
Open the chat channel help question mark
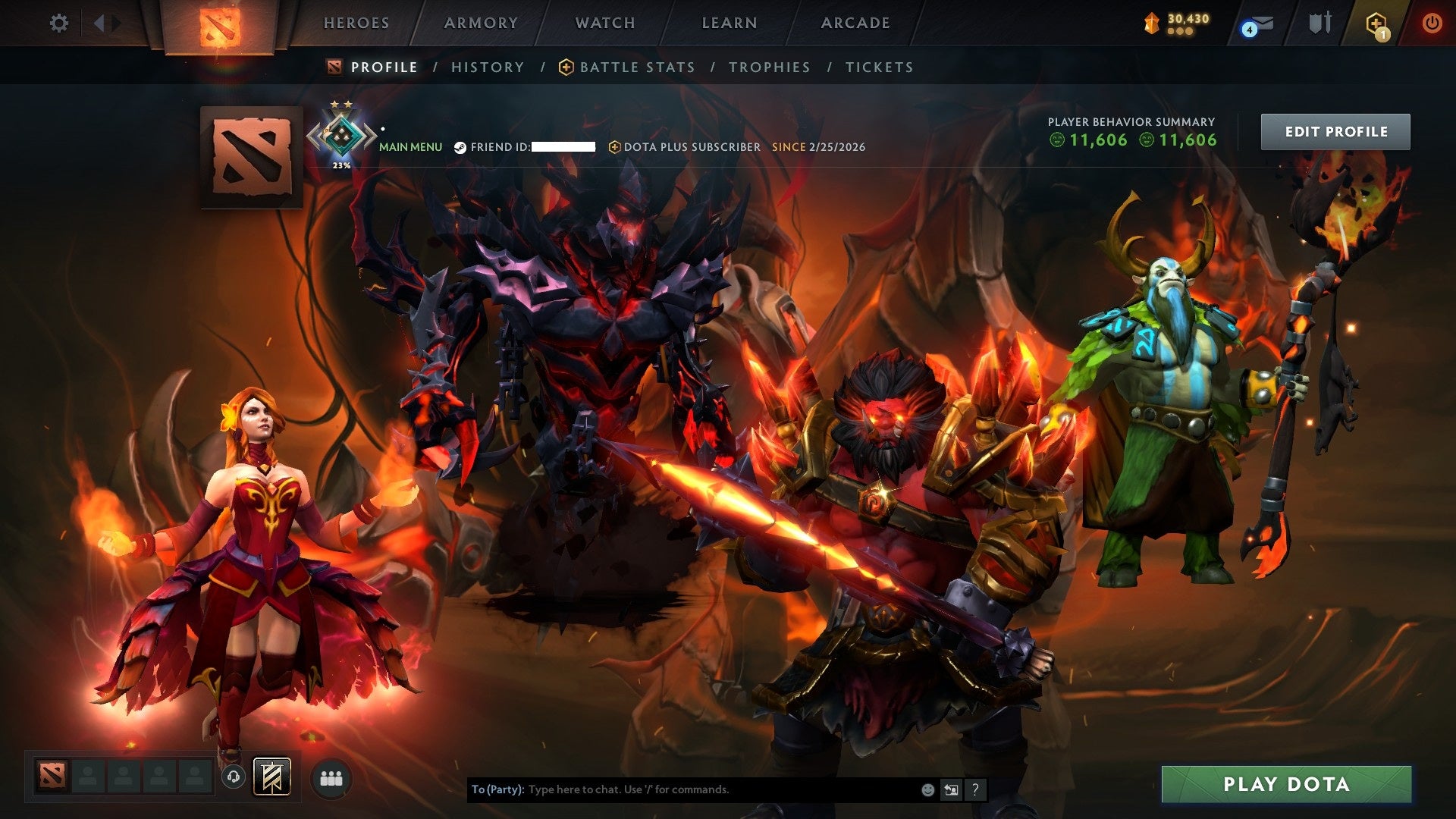tap(975, 789)
